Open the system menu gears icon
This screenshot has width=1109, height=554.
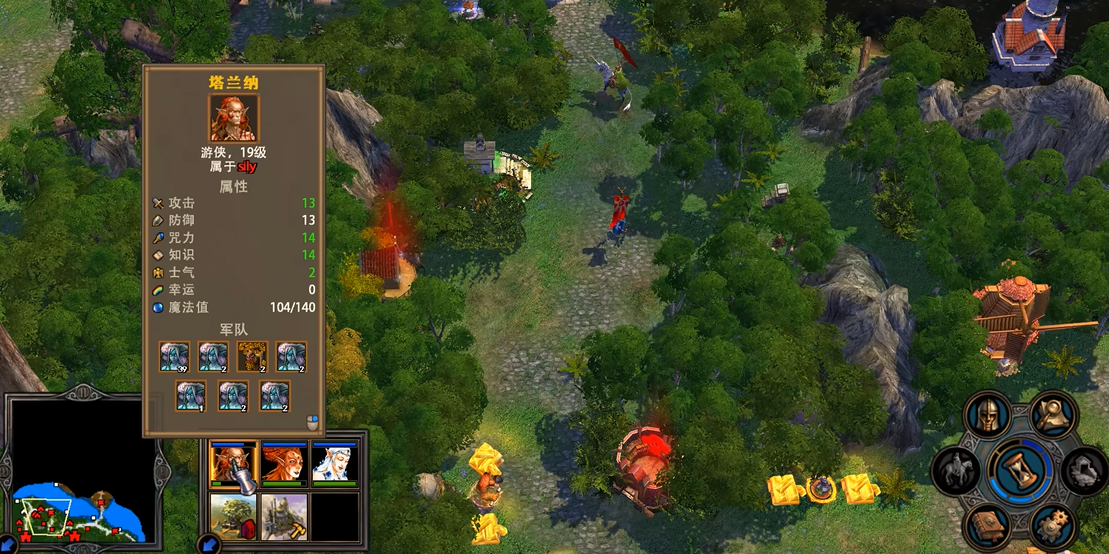1052,524
